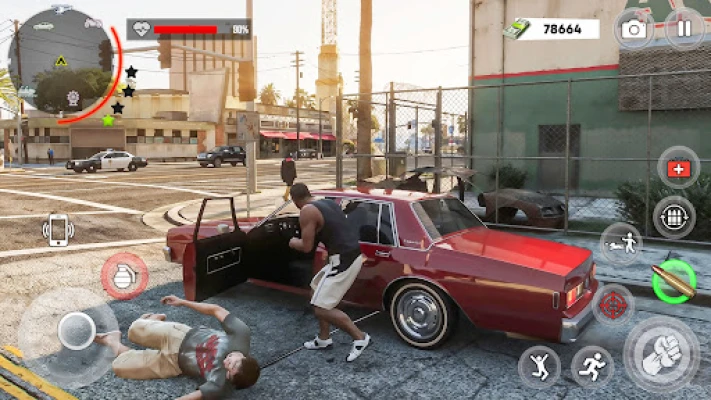711x400 pixels.
Task: Open the circular minimap
Action: click(60, 62)
